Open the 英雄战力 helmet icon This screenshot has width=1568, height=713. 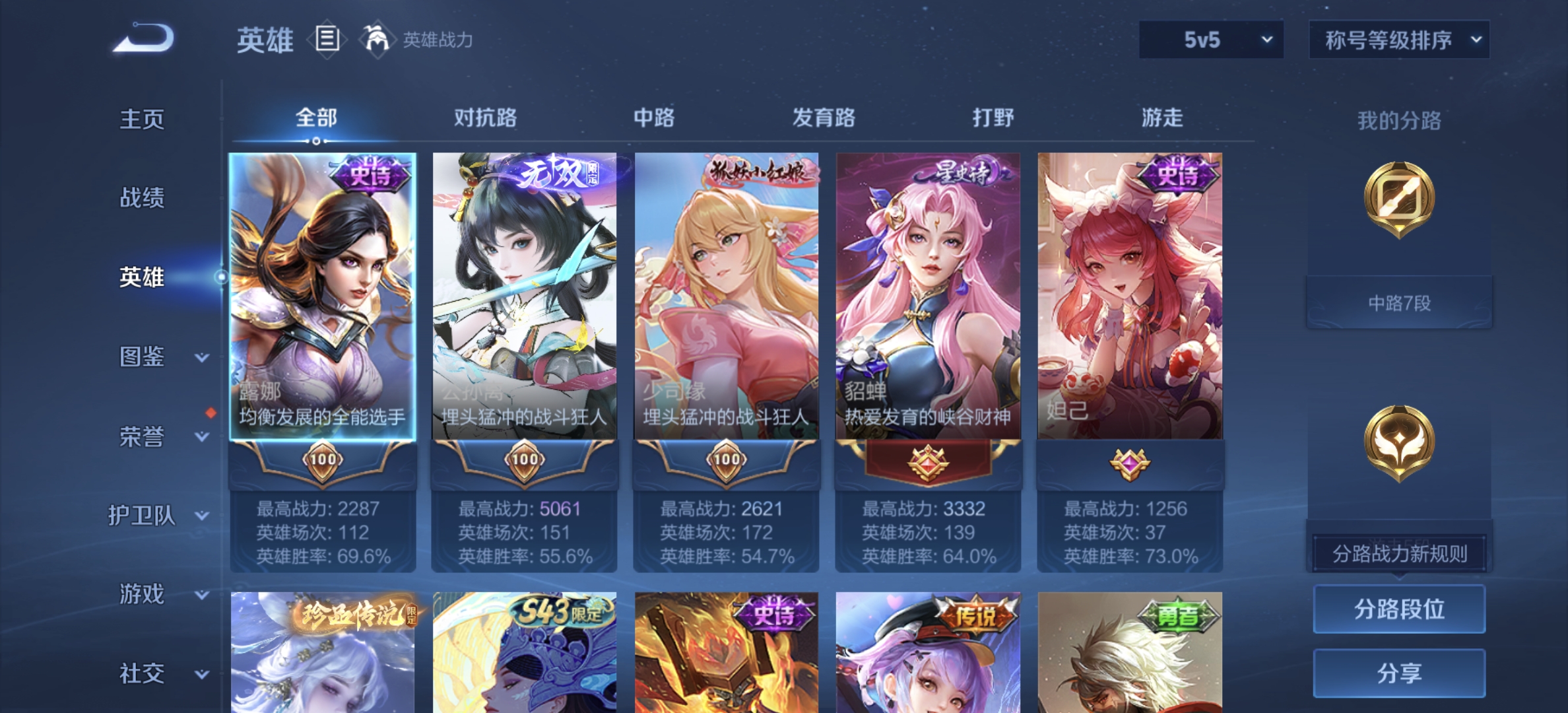pyautogui.click(x=374, y=40)
